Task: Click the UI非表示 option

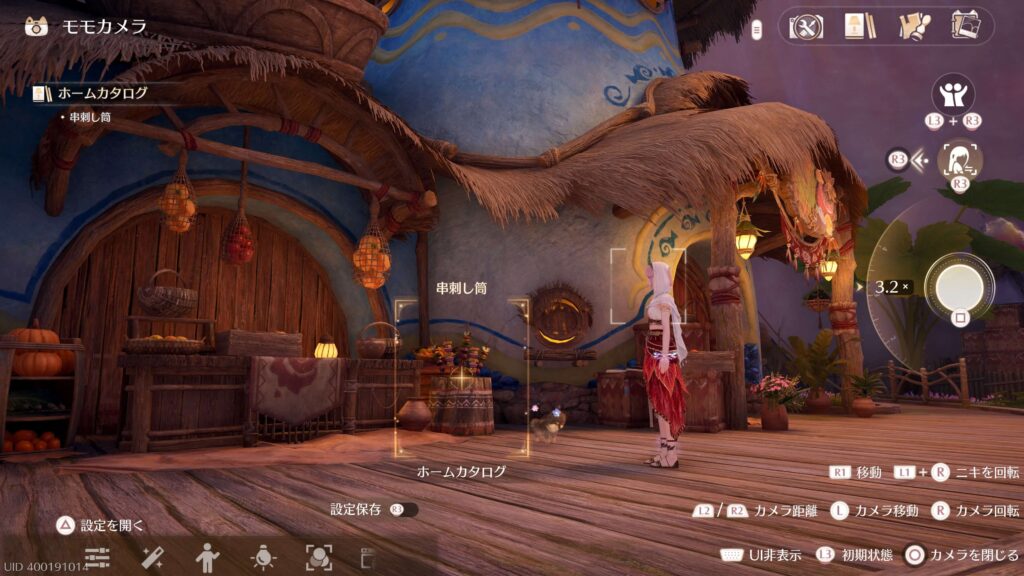Action: (x=760, y=555)
